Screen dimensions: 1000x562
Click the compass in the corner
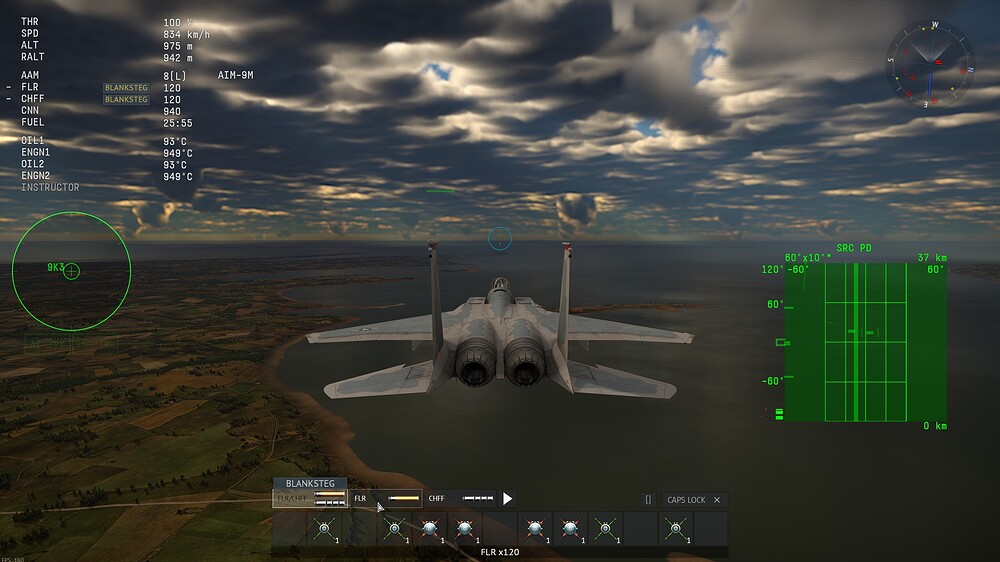[x=930, y=65]
